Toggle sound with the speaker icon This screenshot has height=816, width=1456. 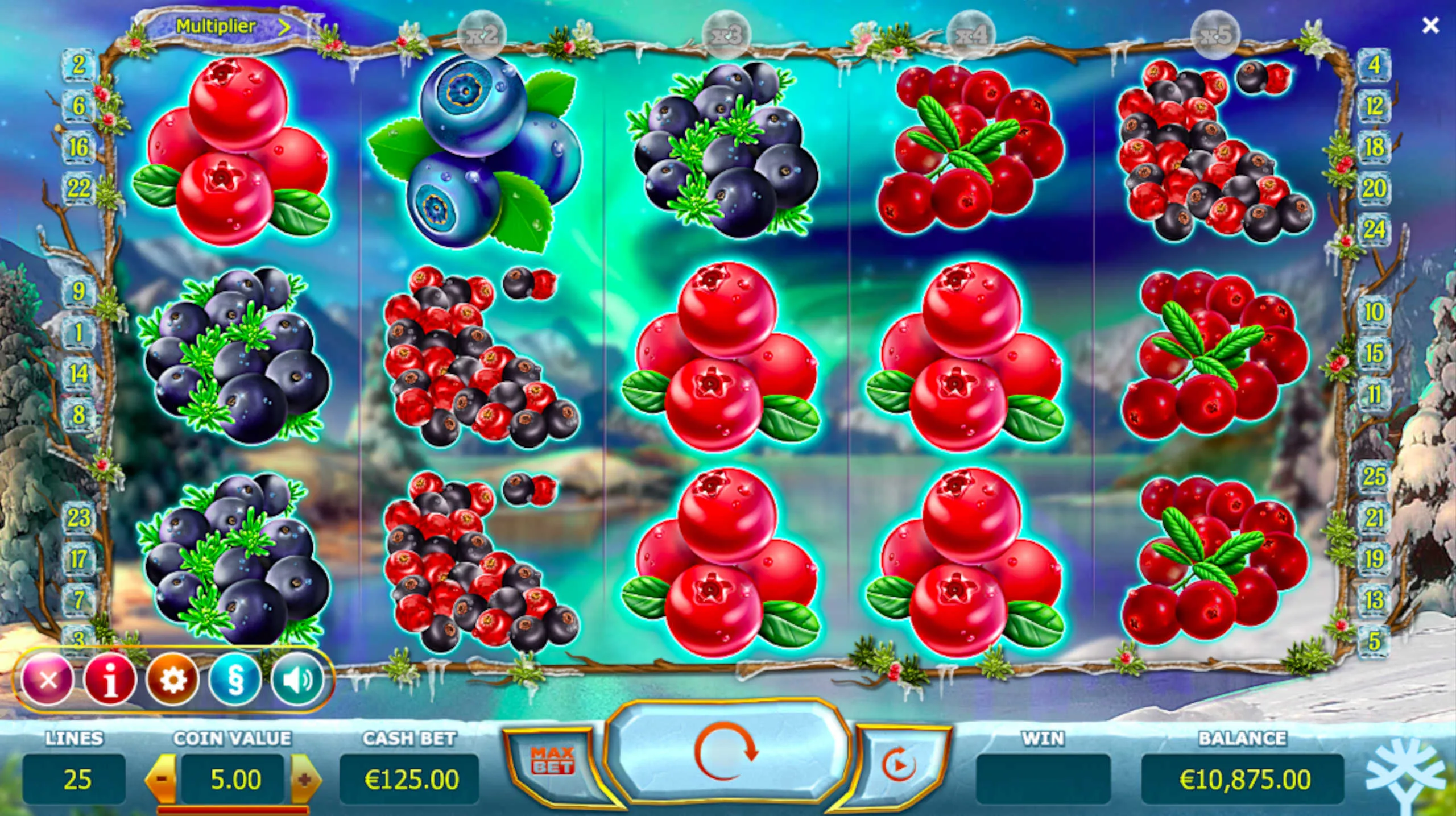coord(297,680)
